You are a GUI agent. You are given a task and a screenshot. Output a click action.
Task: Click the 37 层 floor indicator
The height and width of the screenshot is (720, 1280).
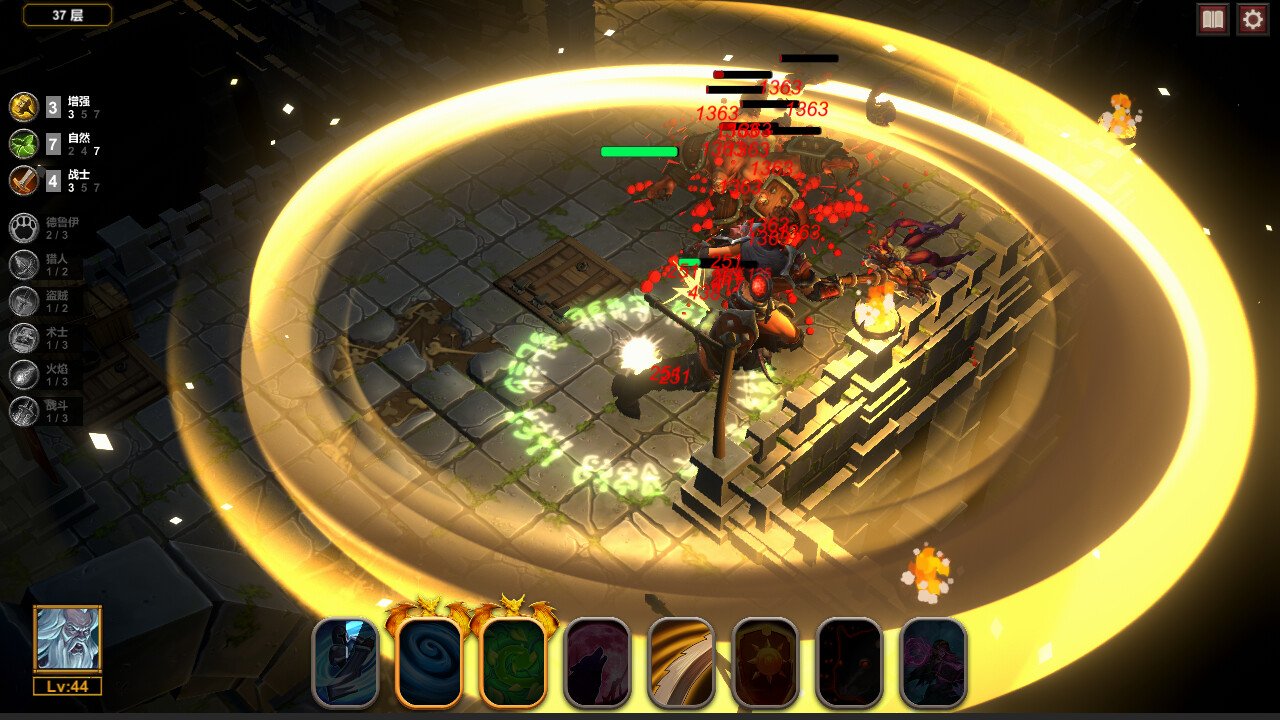[65, 16]
